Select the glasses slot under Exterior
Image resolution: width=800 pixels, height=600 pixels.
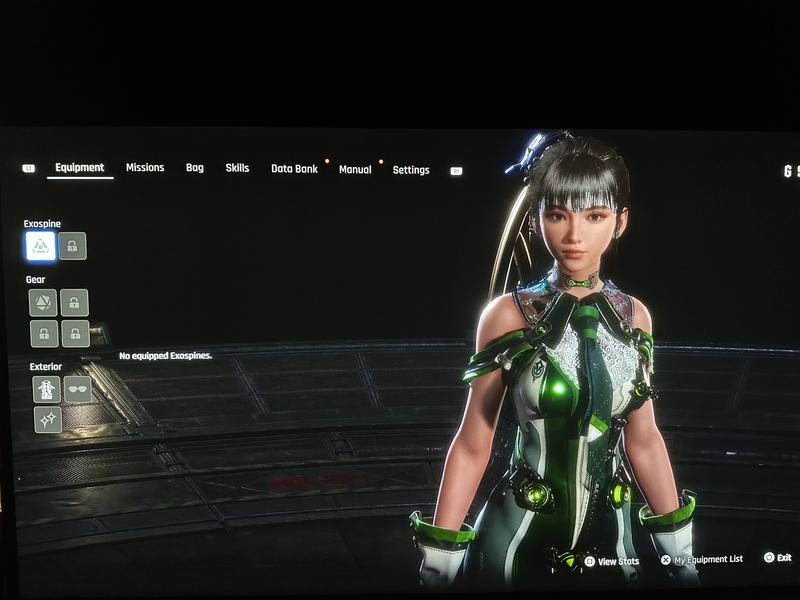[78, 389]
